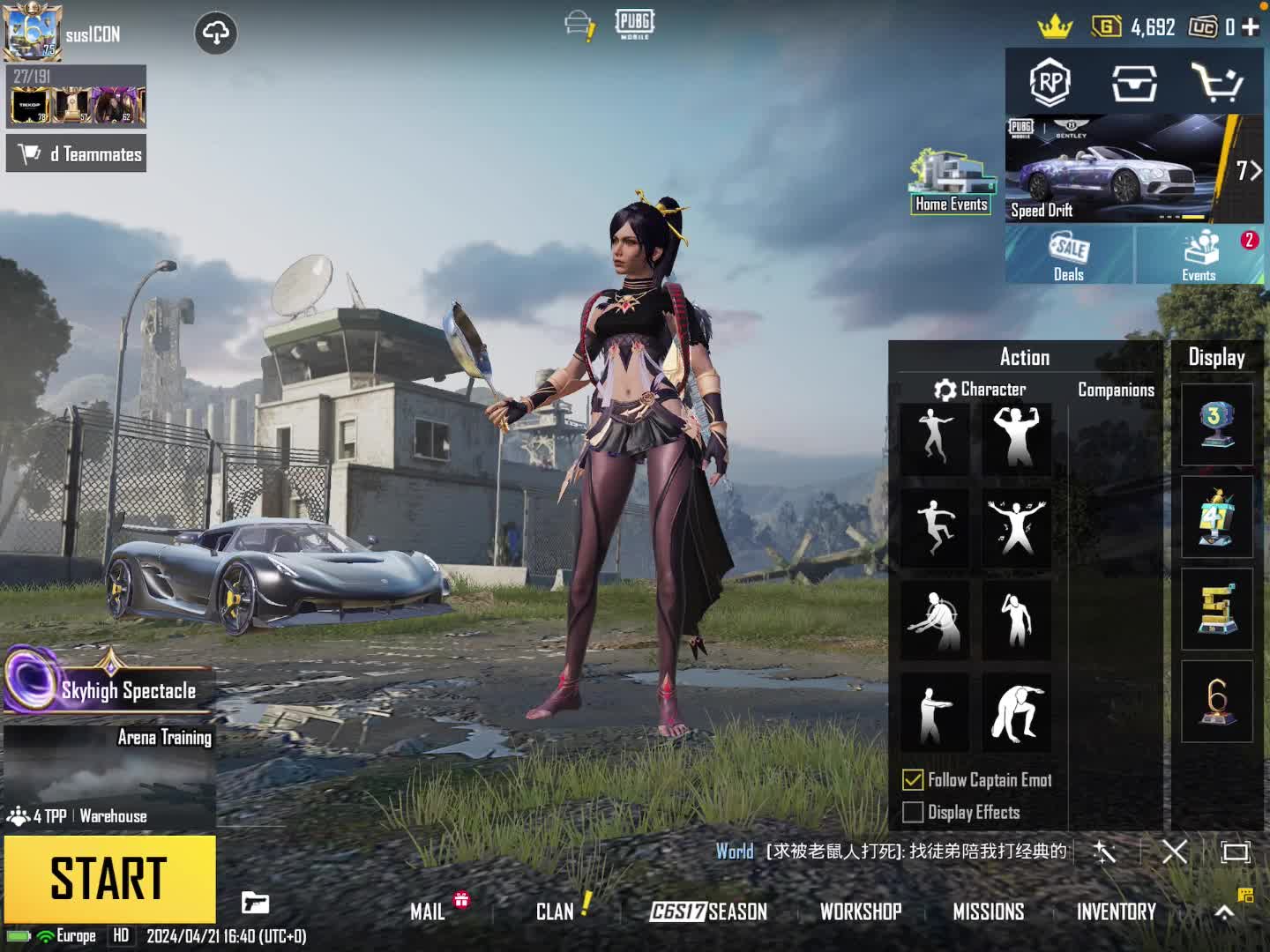The image size is (1270, 952).
Task: Start the match with the START button
Action: pos(109,878)
